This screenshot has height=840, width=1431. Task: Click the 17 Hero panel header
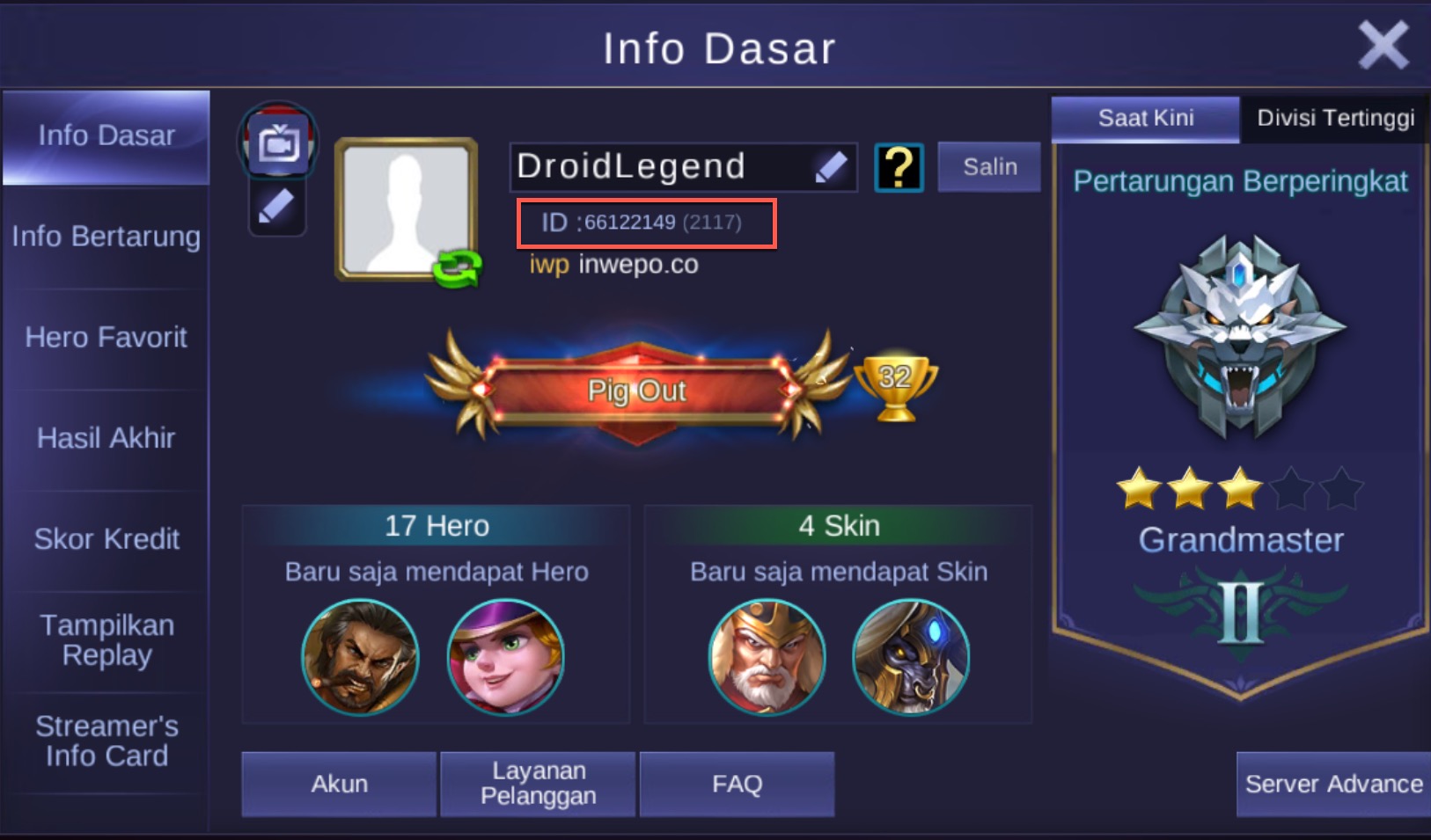tap(437, 525)
